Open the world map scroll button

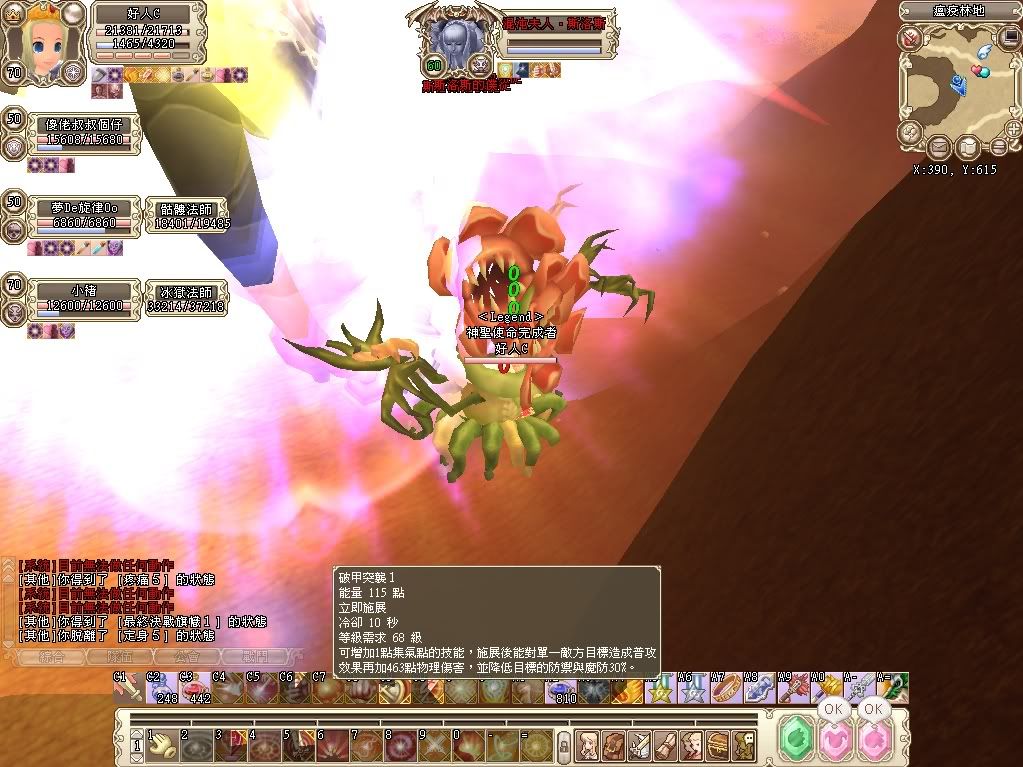click(968, 148)
